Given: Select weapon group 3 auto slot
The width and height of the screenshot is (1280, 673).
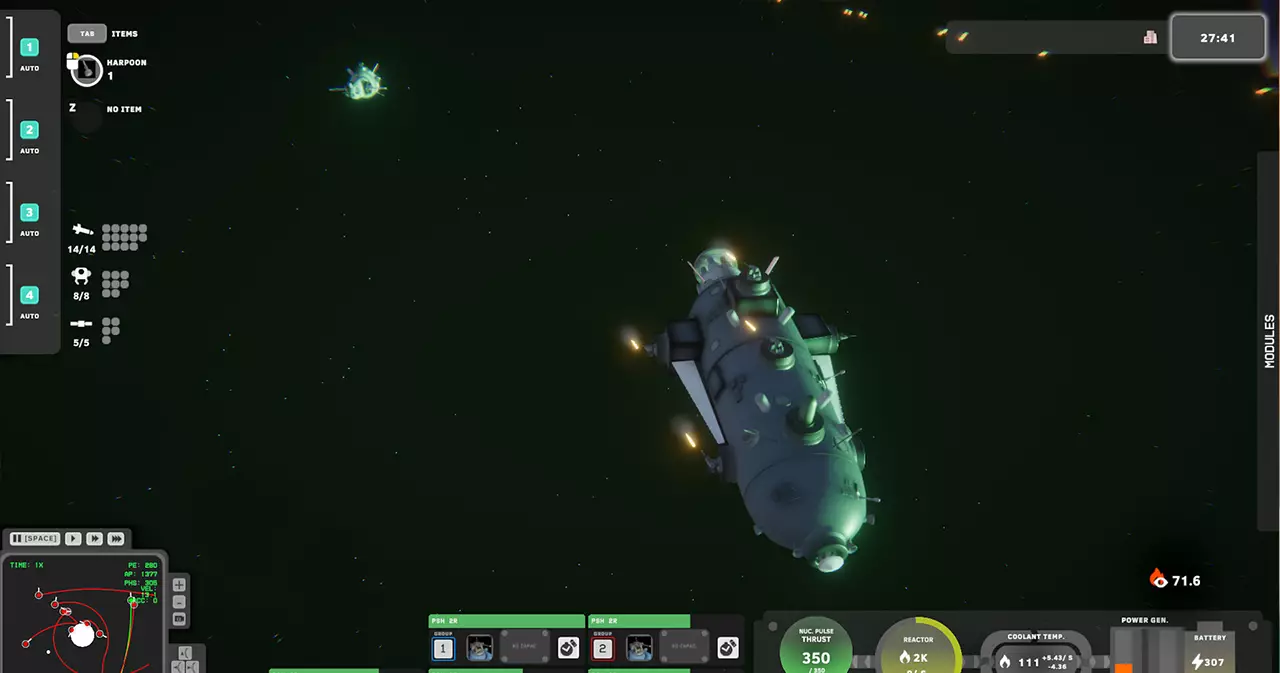Looking at the screenshot, I should point(30,212).
